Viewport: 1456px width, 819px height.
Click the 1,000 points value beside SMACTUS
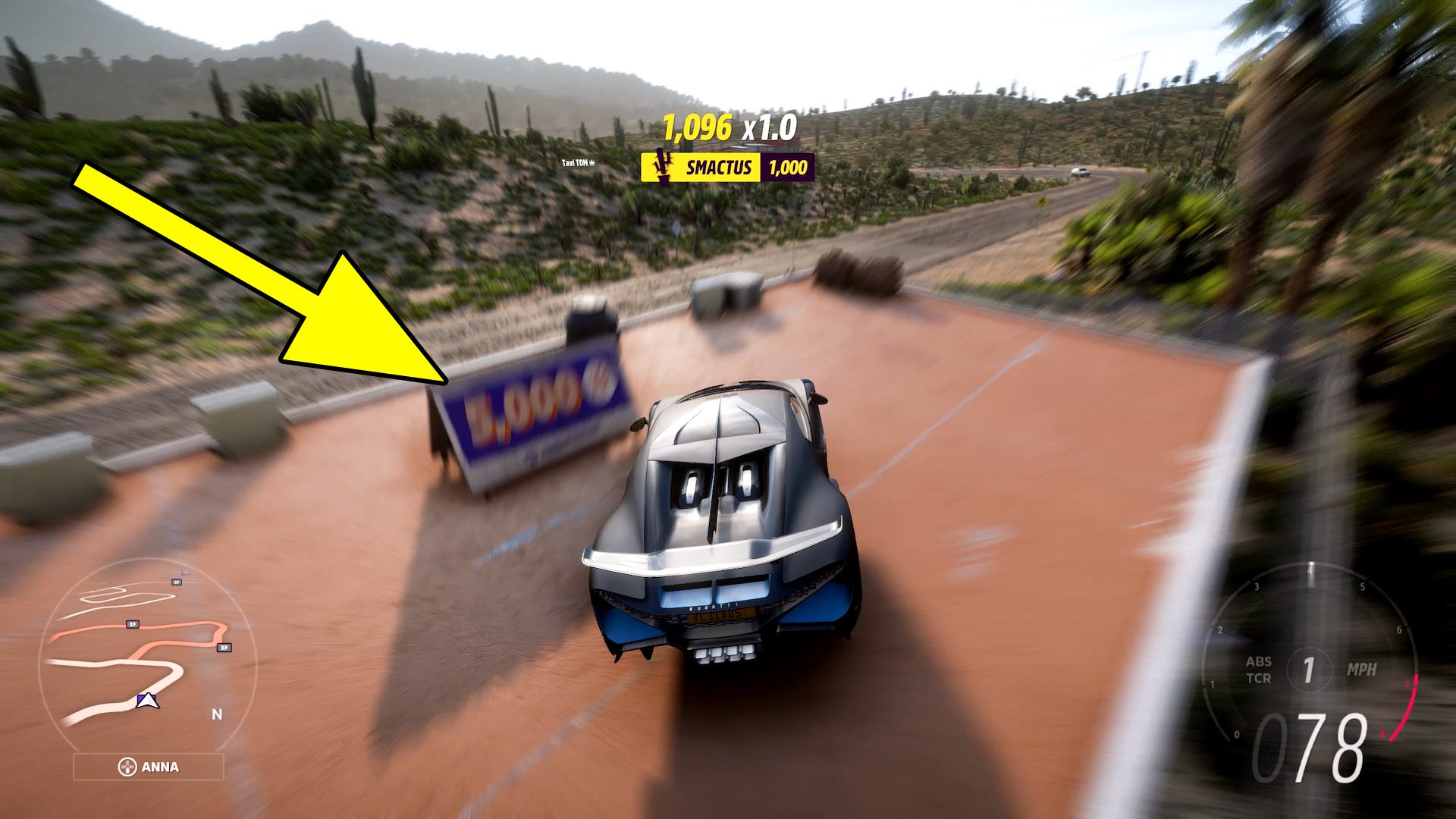pos(789,168)
